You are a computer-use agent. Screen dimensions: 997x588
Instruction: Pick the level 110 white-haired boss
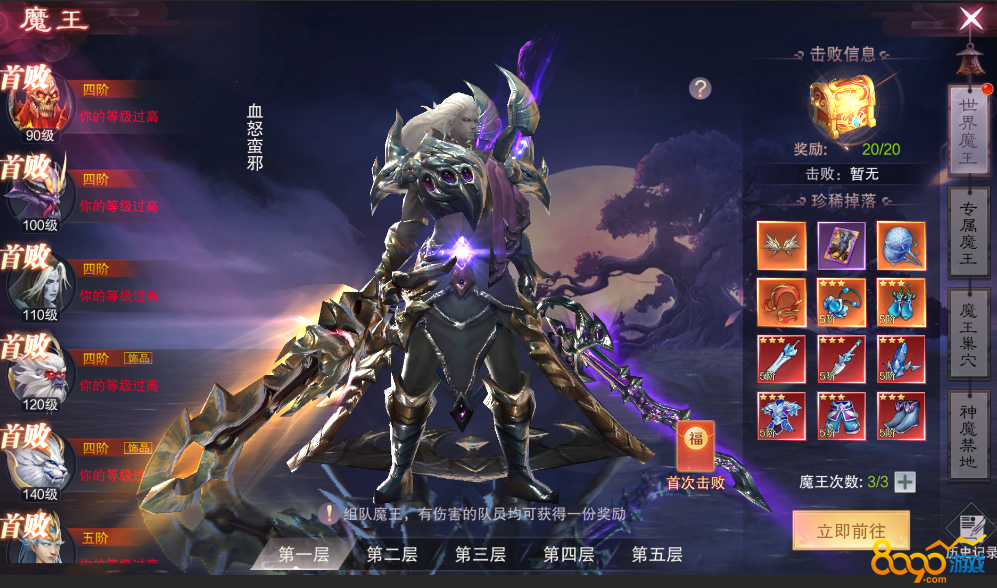point(38,282)
